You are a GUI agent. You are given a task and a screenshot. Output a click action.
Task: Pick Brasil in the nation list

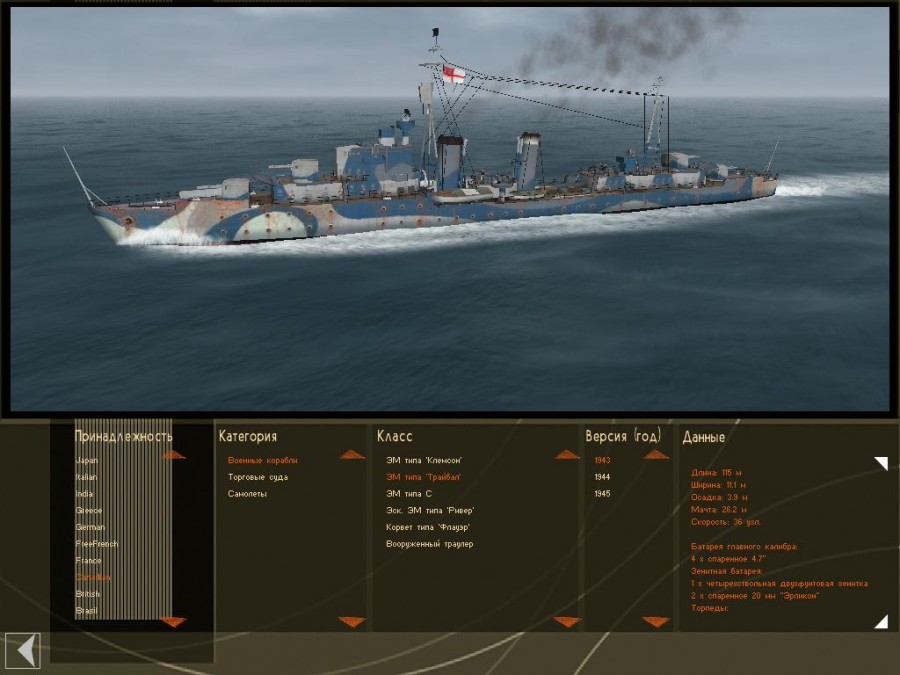click(x=86, y=610)
